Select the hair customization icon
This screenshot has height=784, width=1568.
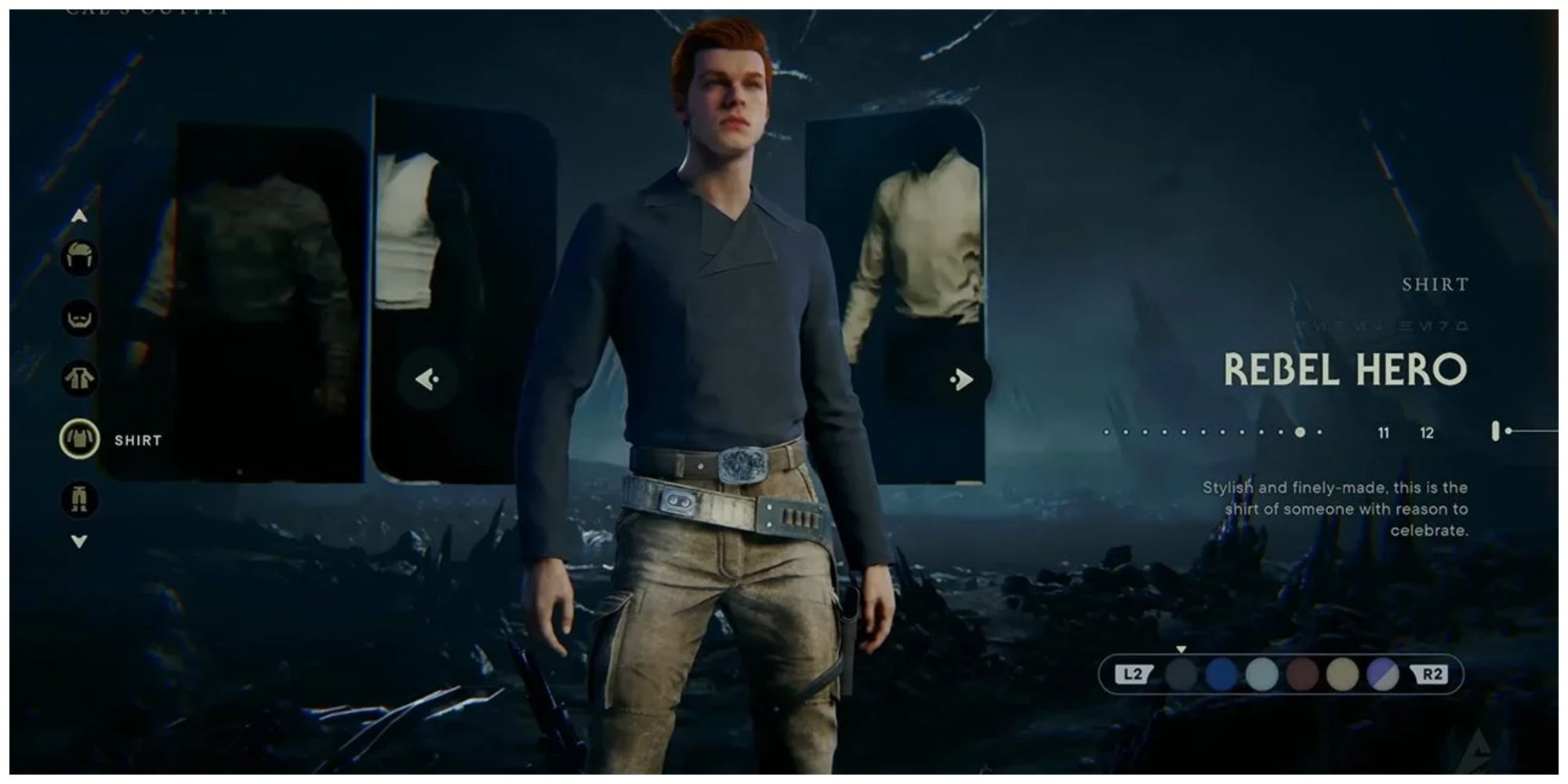point(78,259)
